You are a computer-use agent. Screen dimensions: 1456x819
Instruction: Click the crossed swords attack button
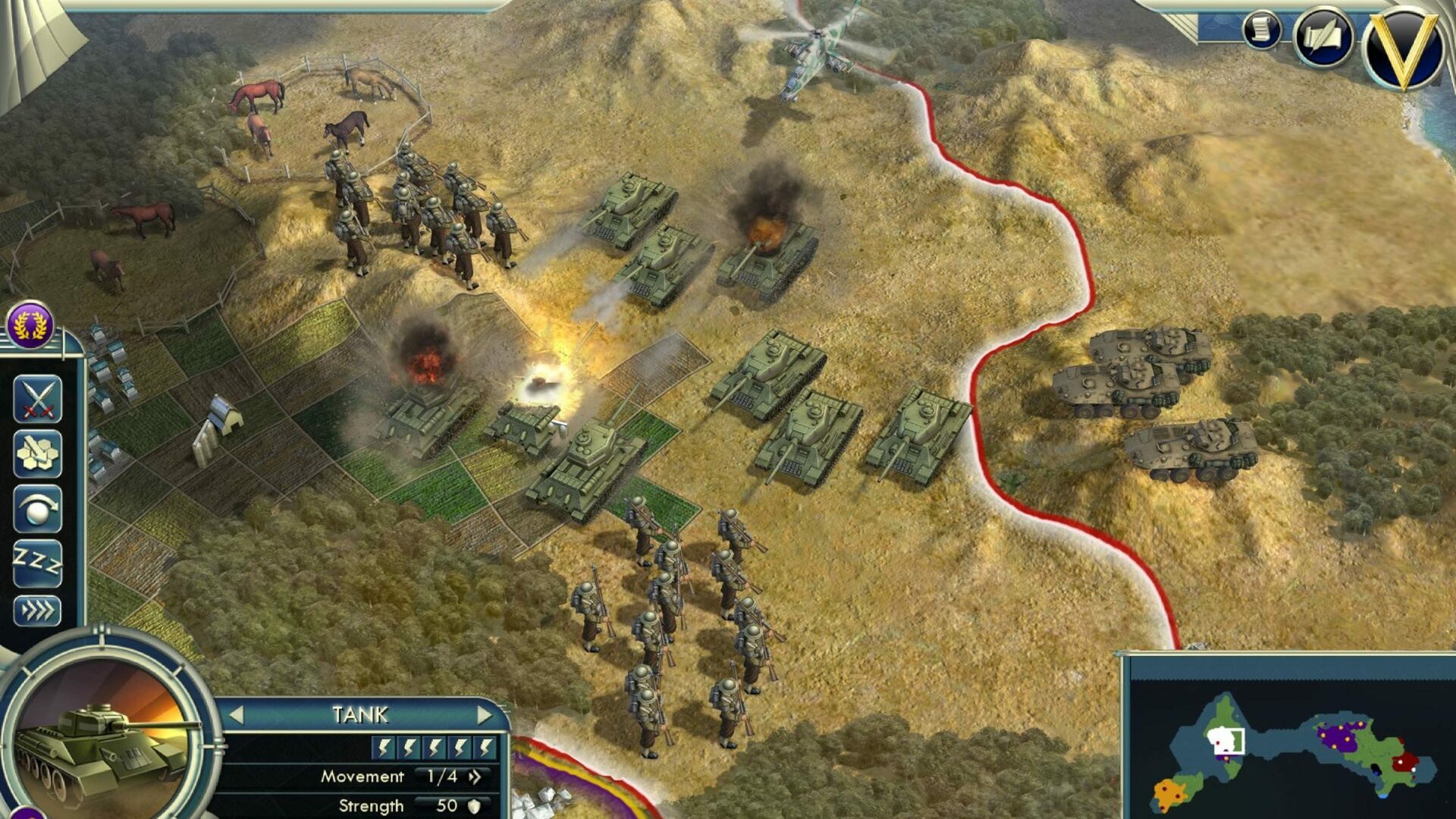point(37,398)
